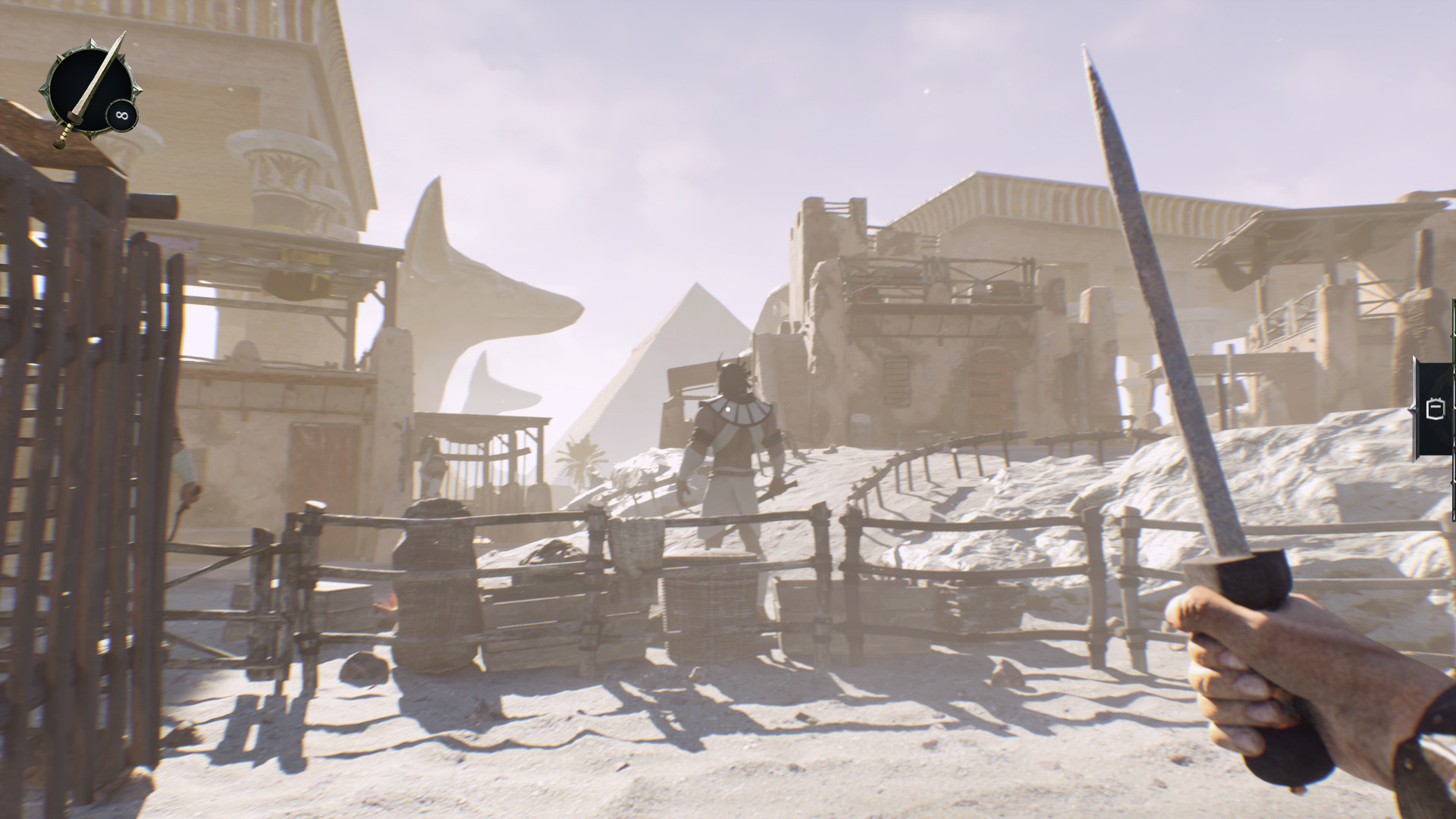The height and width of the screenshot is (819, 1456).
Task: Click the infinity ammo counter badge
Action: [x=121, y=114]
